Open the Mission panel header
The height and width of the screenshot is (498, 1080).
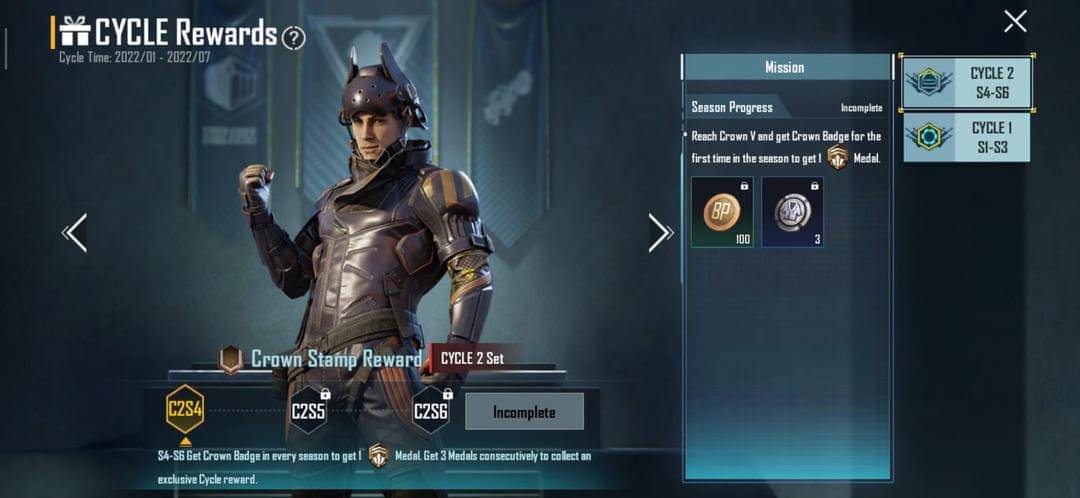[x=785, y=67]
